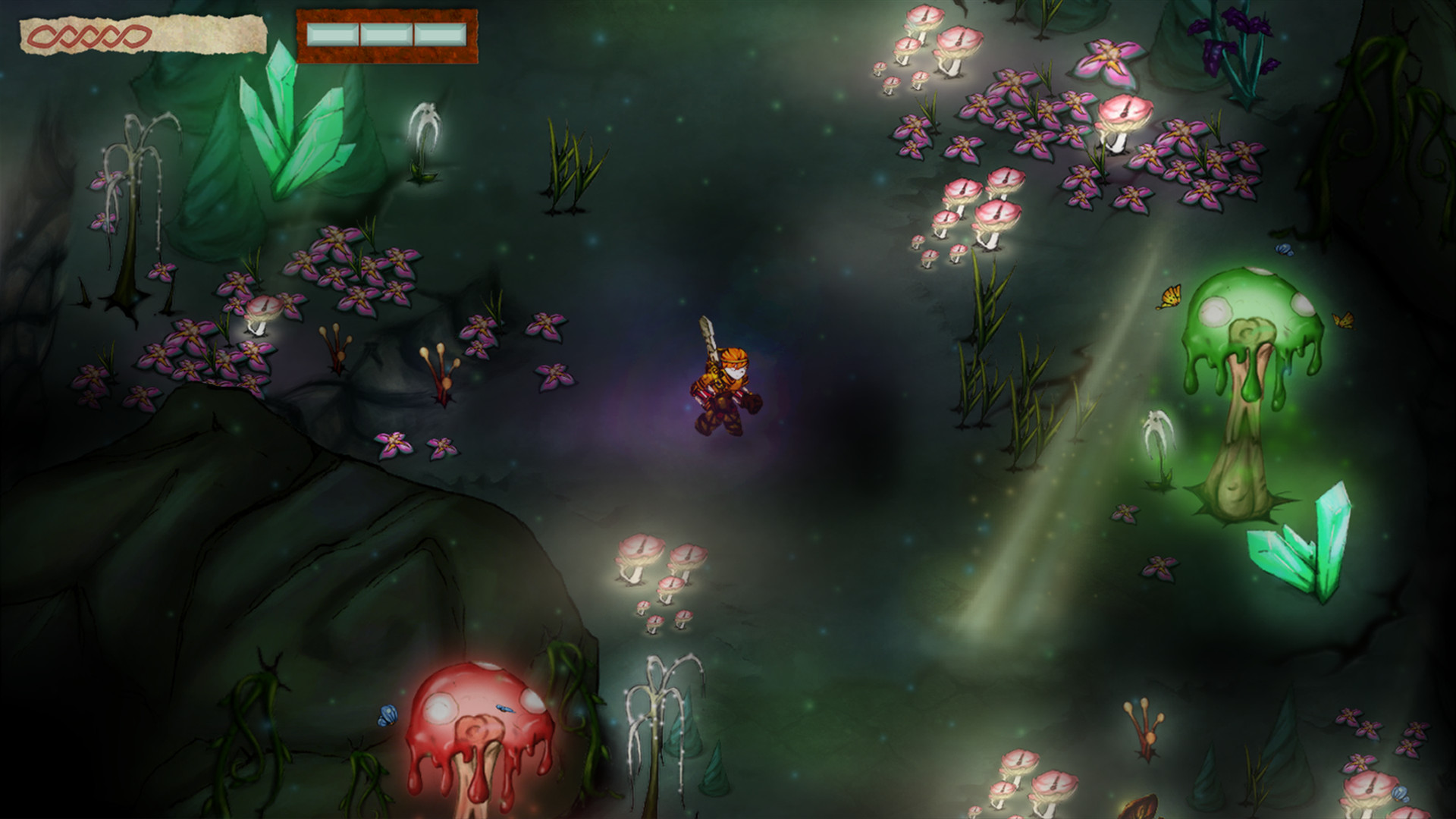Select the green crystal cluster near top left
Image resolution: width=1456 pixels, height=819 pixels.
click(292, 129)
